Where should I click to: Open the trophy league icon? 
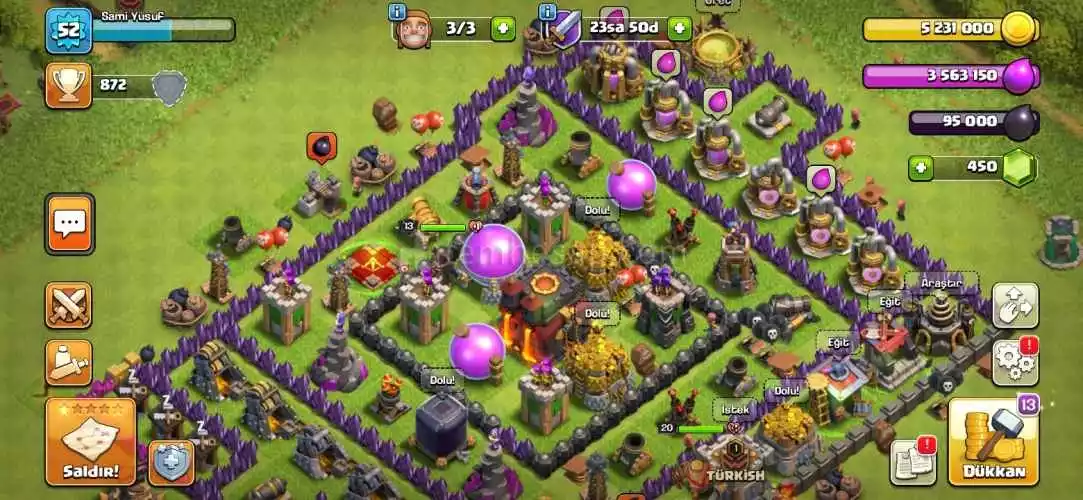(68, 86)
